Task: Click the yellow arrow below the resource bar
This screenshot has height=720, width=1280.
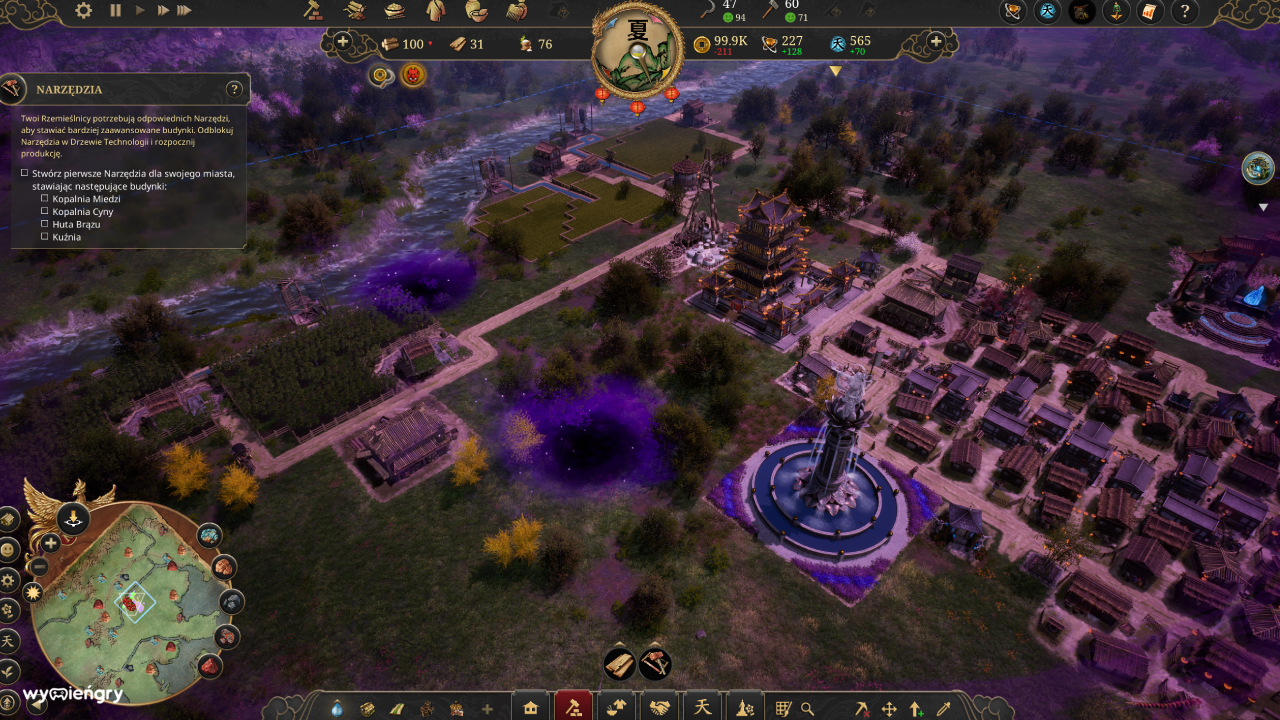Action: pos(834,71)
